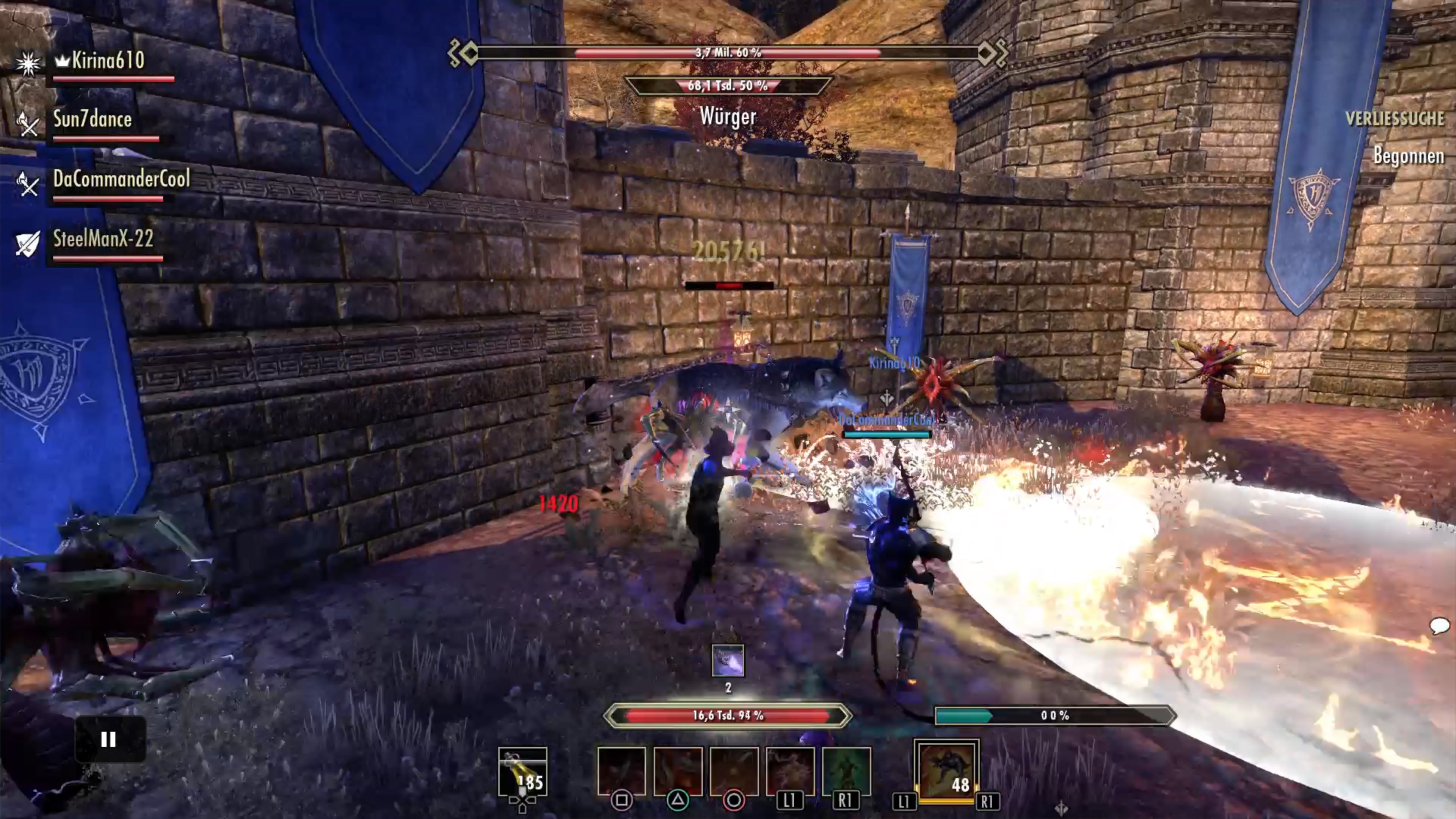Click the starburst role icon beside Kirina610
The image size is (1456, 819).
(x=28, y=63)
